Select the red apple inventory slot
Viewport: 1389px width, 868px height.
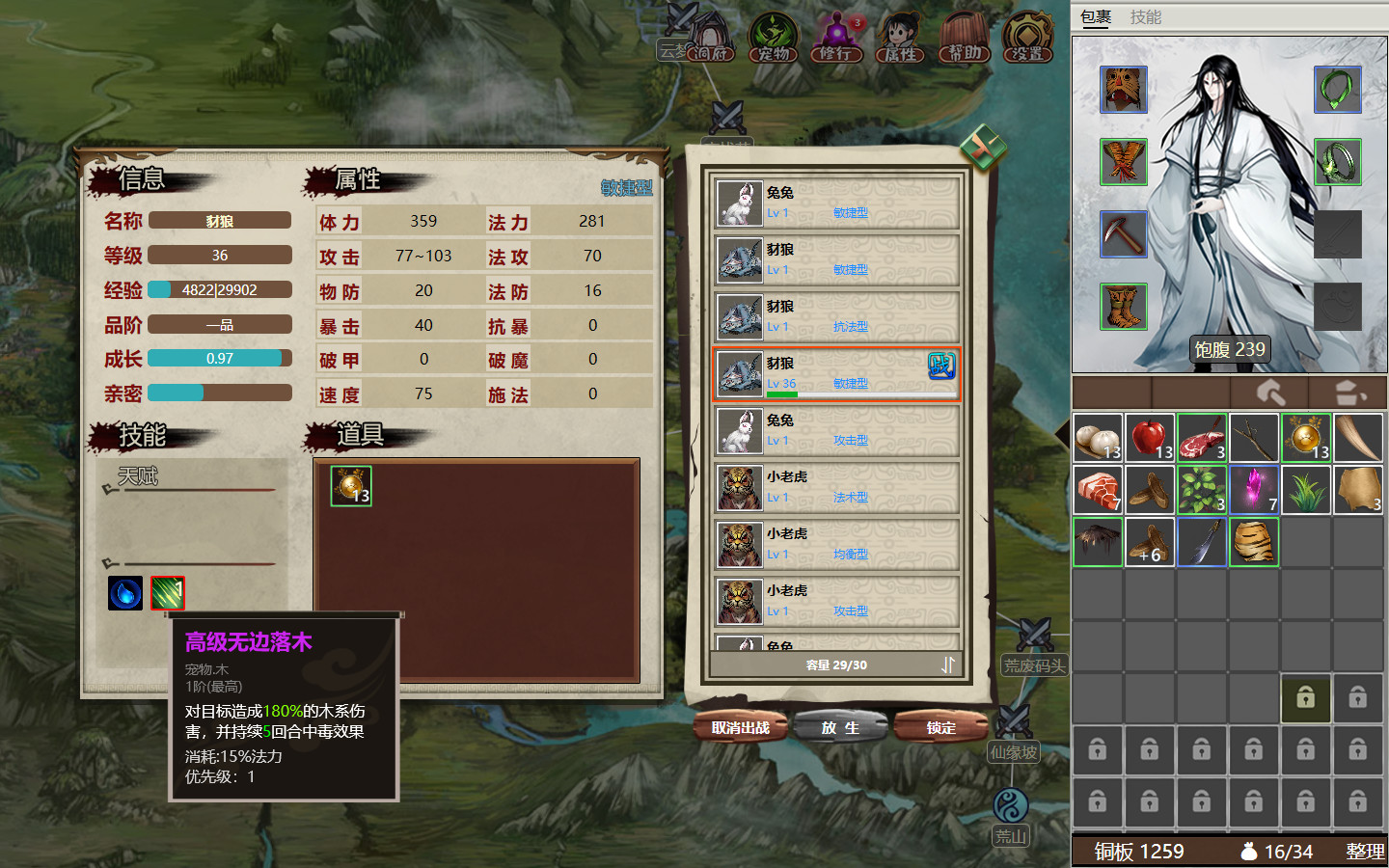pos(1149,438)
